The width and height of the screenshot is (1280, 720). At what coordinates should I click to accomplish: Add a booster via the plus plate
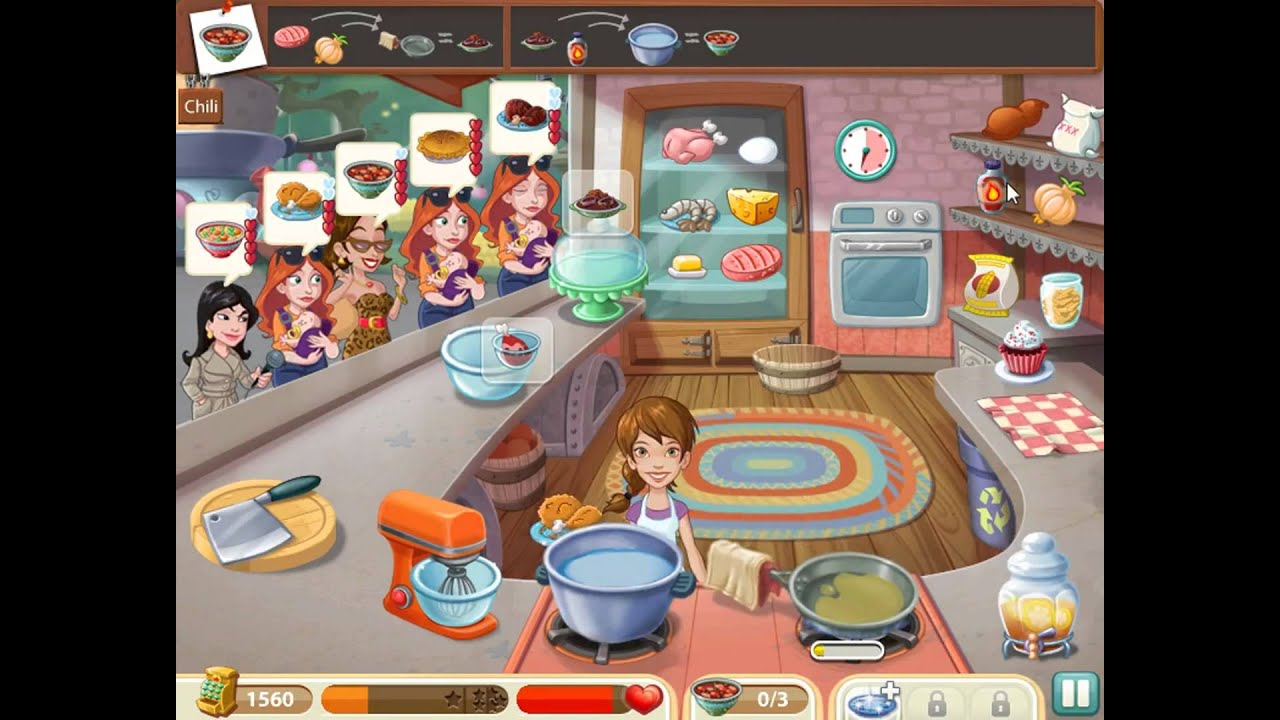coord(868,700)
